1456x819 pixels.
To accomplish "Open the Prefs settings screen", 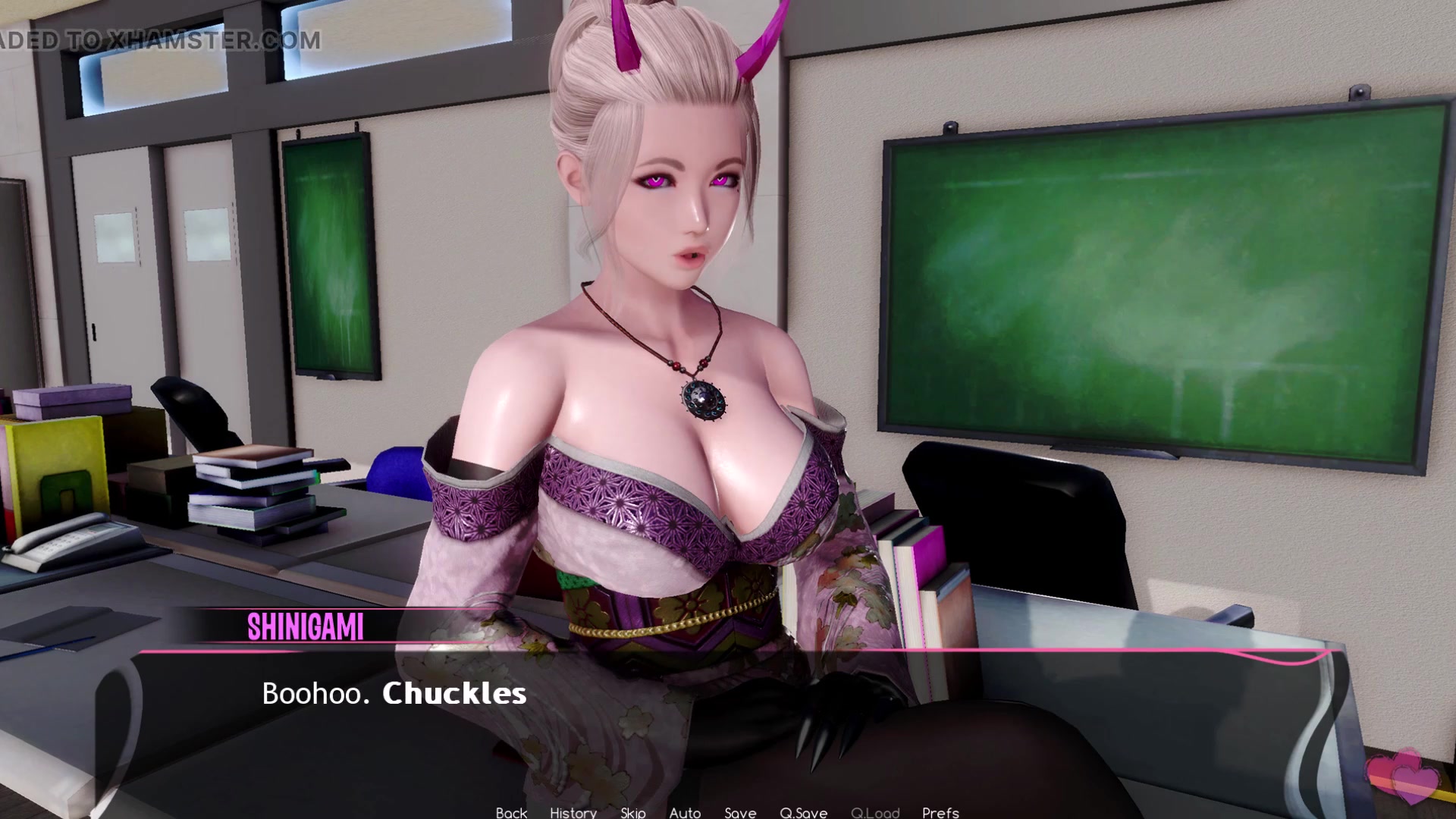I will tap(941, 813).
